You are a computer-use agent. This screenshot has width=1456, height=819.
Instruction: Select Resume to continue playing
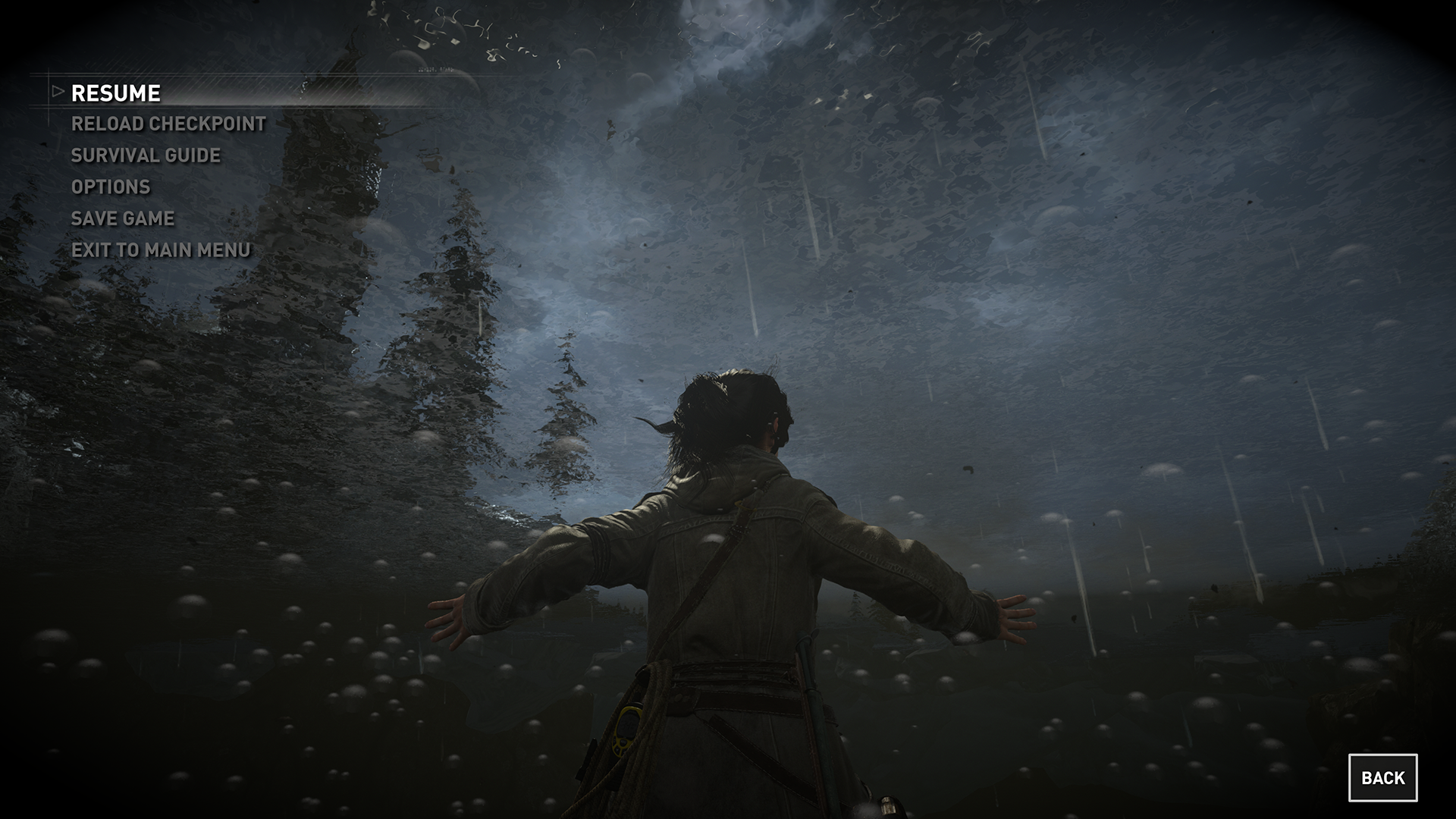point(115,93)
